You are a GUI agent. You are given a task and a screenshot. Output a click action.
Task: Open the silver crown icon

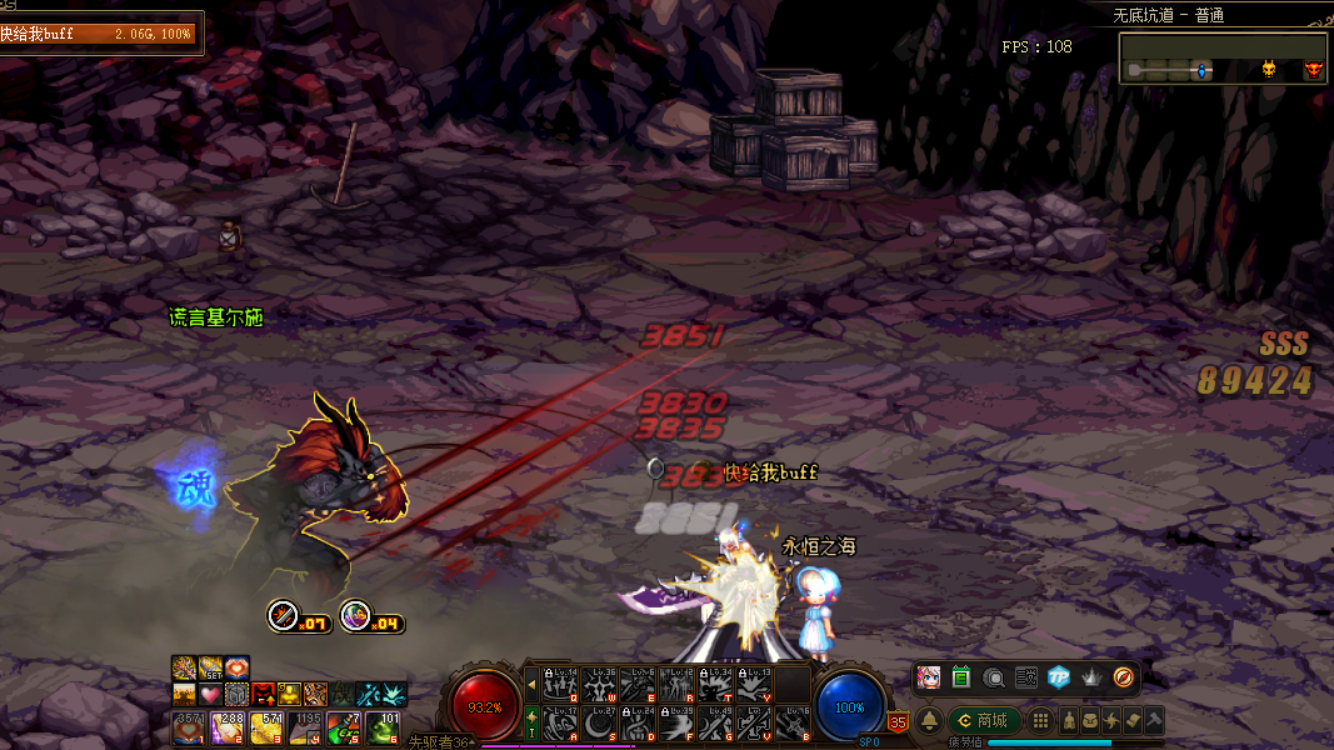tap(1091, 677)
